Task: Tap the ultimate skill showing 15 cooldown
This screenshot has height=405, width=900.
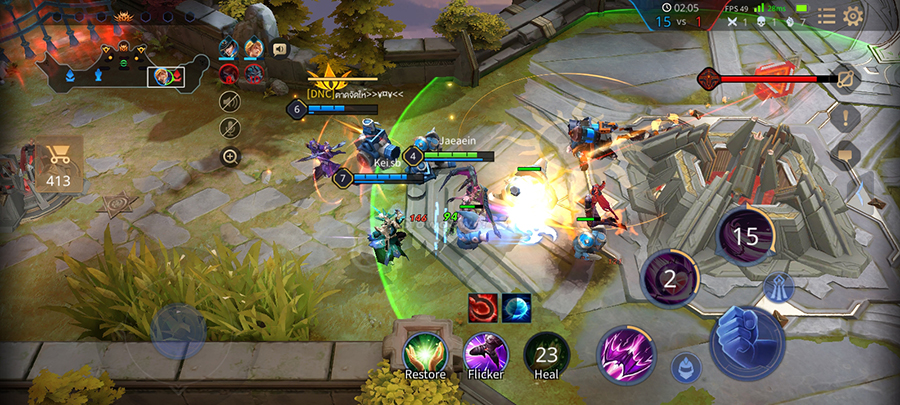Action: click(x=746, y=237)
